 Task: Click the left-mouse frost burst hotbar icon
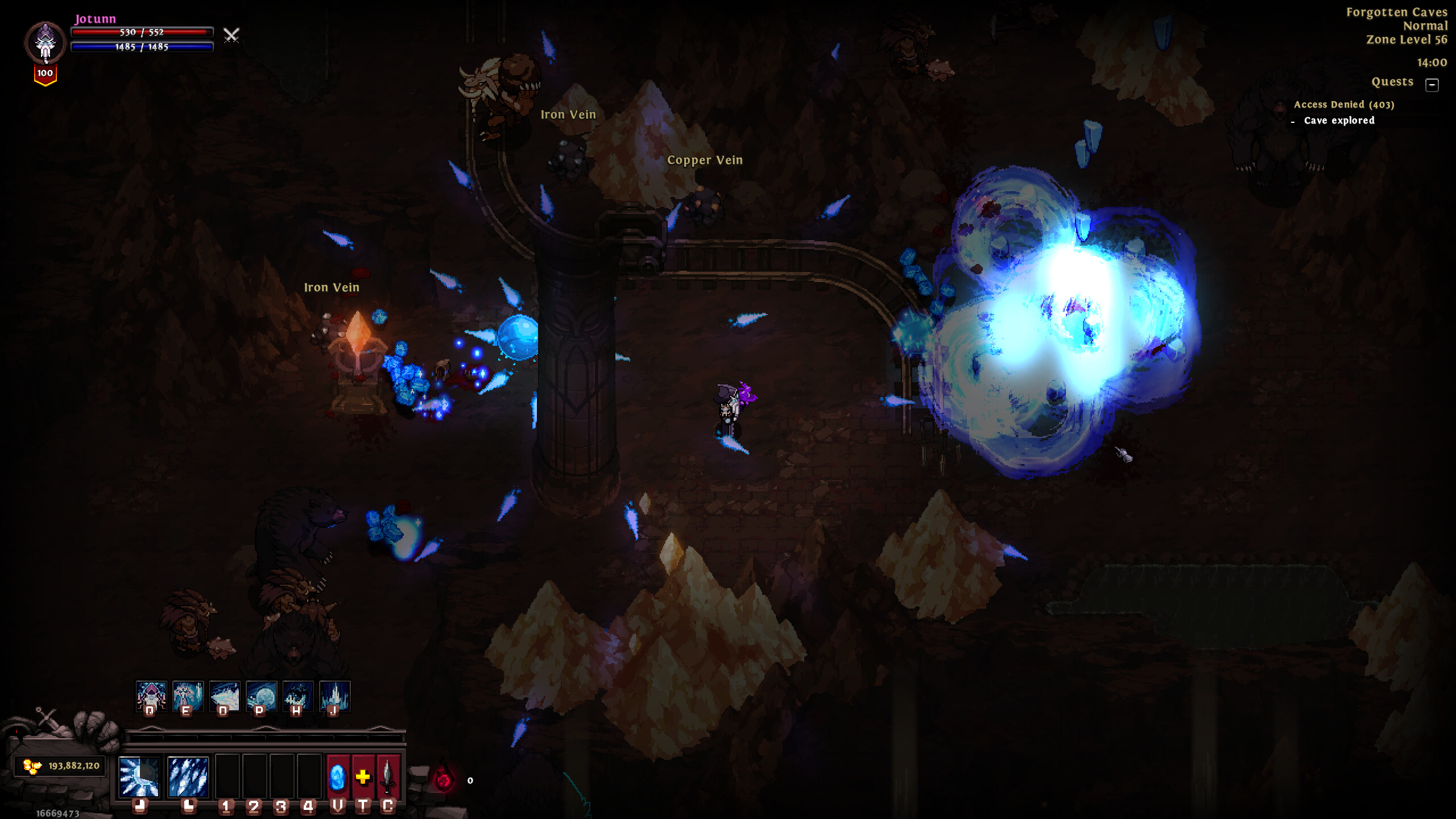click(139, 778)
